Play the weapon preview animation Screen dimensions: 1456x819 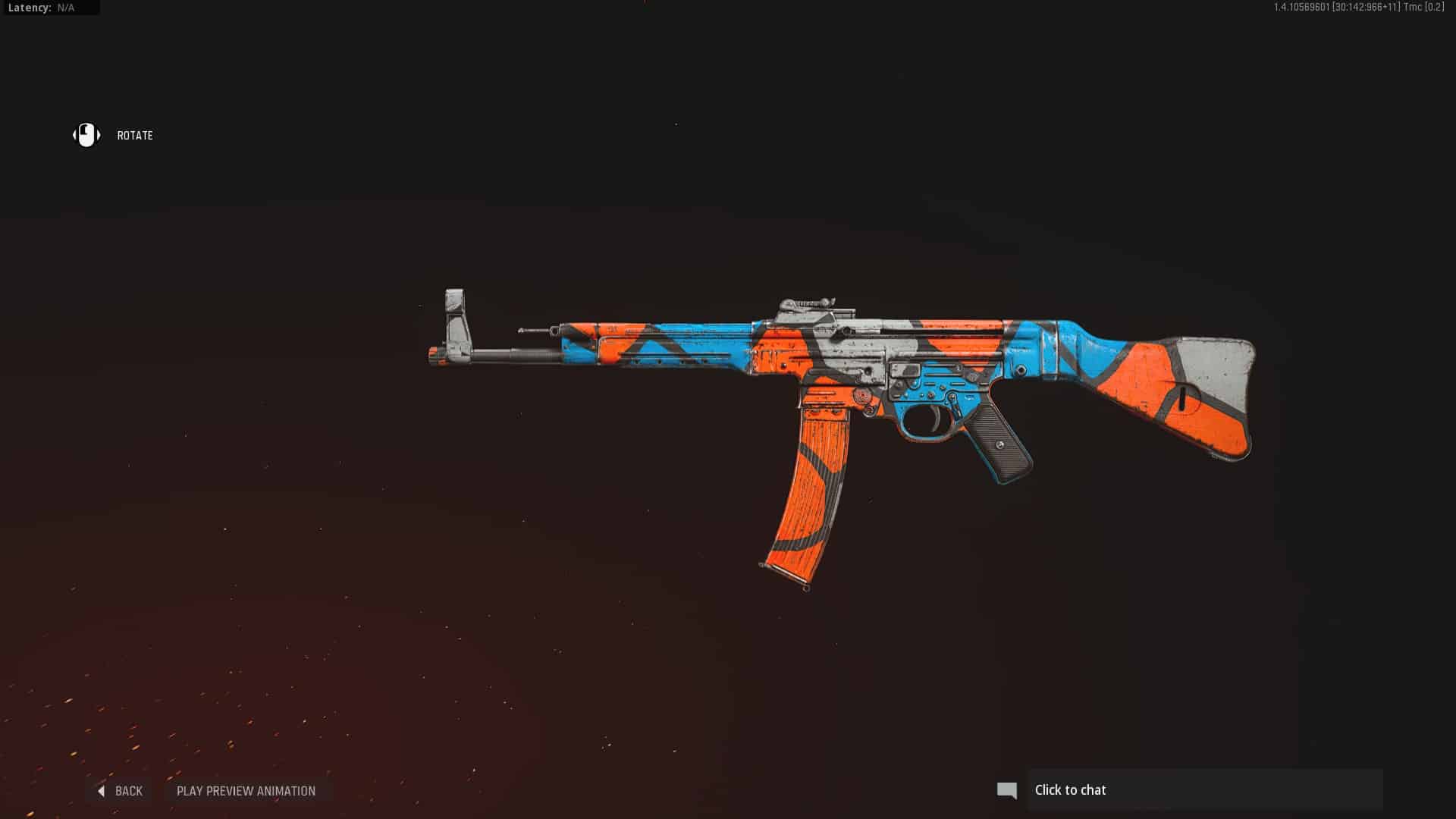click(246, 791)
